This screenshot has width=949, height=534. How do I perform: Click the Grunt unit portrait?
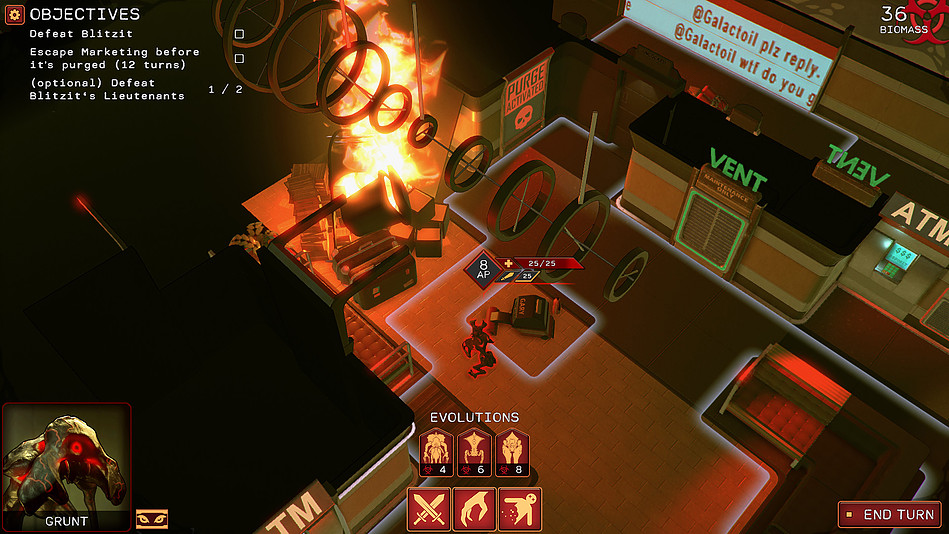pyautogui.click(x=66, y=460)
